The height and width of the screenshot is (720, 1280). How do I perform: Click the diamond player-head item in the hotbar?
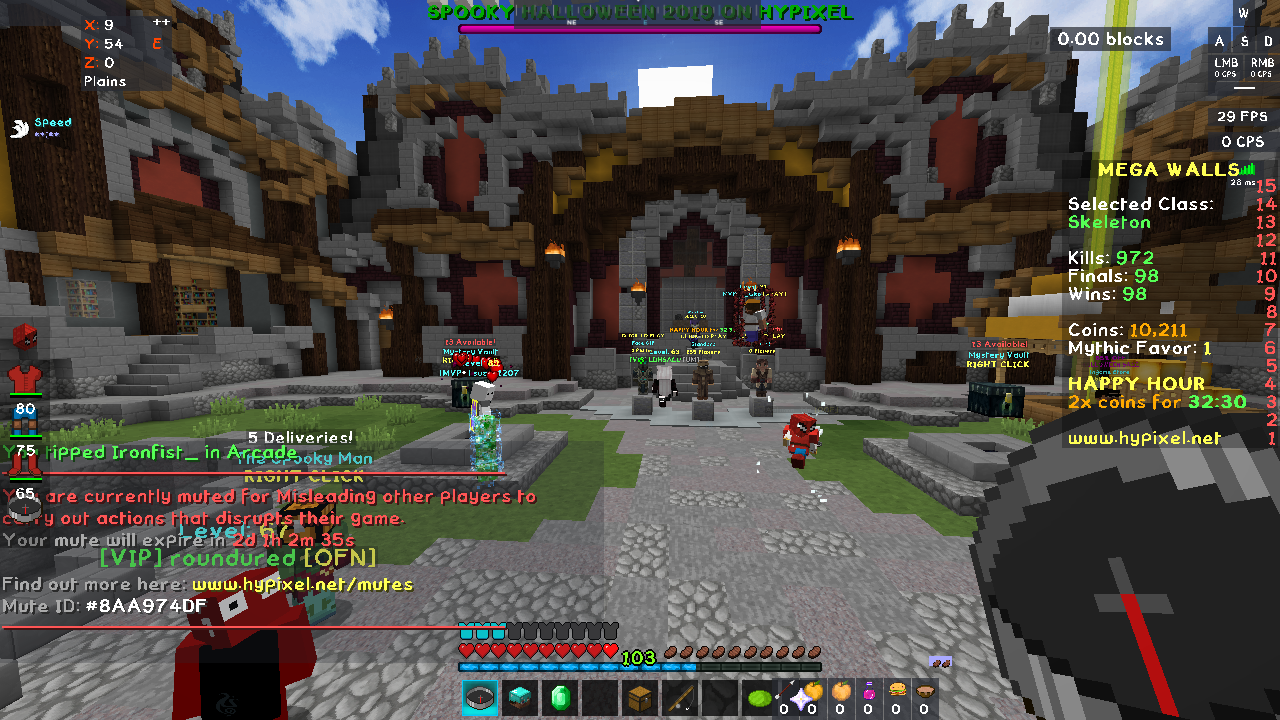click(519, 697)
